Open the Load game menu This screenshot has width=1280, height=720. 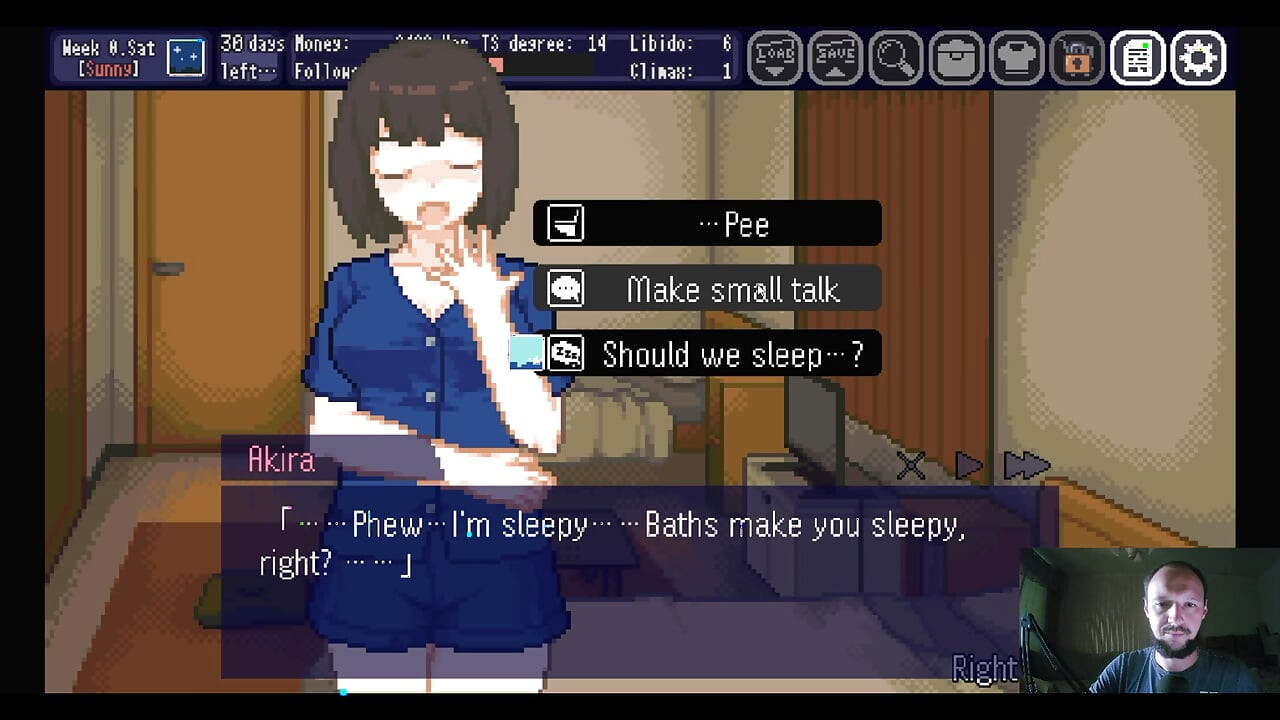click(775, 58)
